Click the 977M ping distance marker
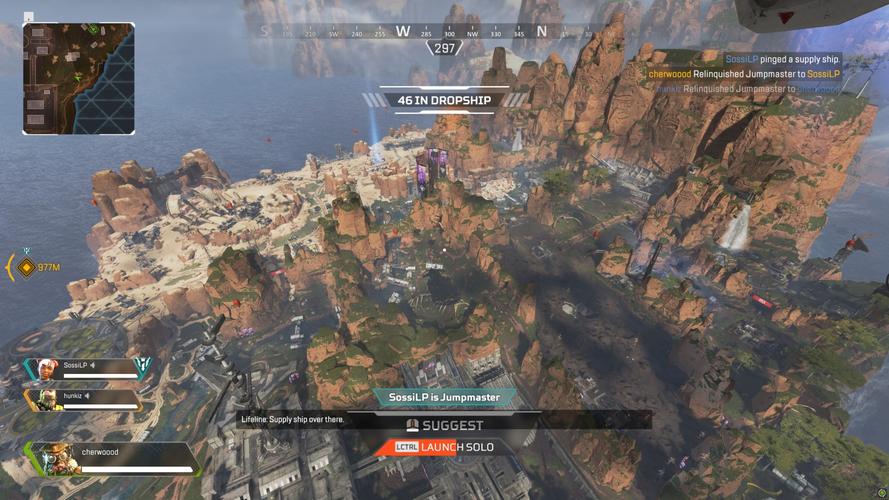Viewport: 889px width, 500px height. pos(42,267)
